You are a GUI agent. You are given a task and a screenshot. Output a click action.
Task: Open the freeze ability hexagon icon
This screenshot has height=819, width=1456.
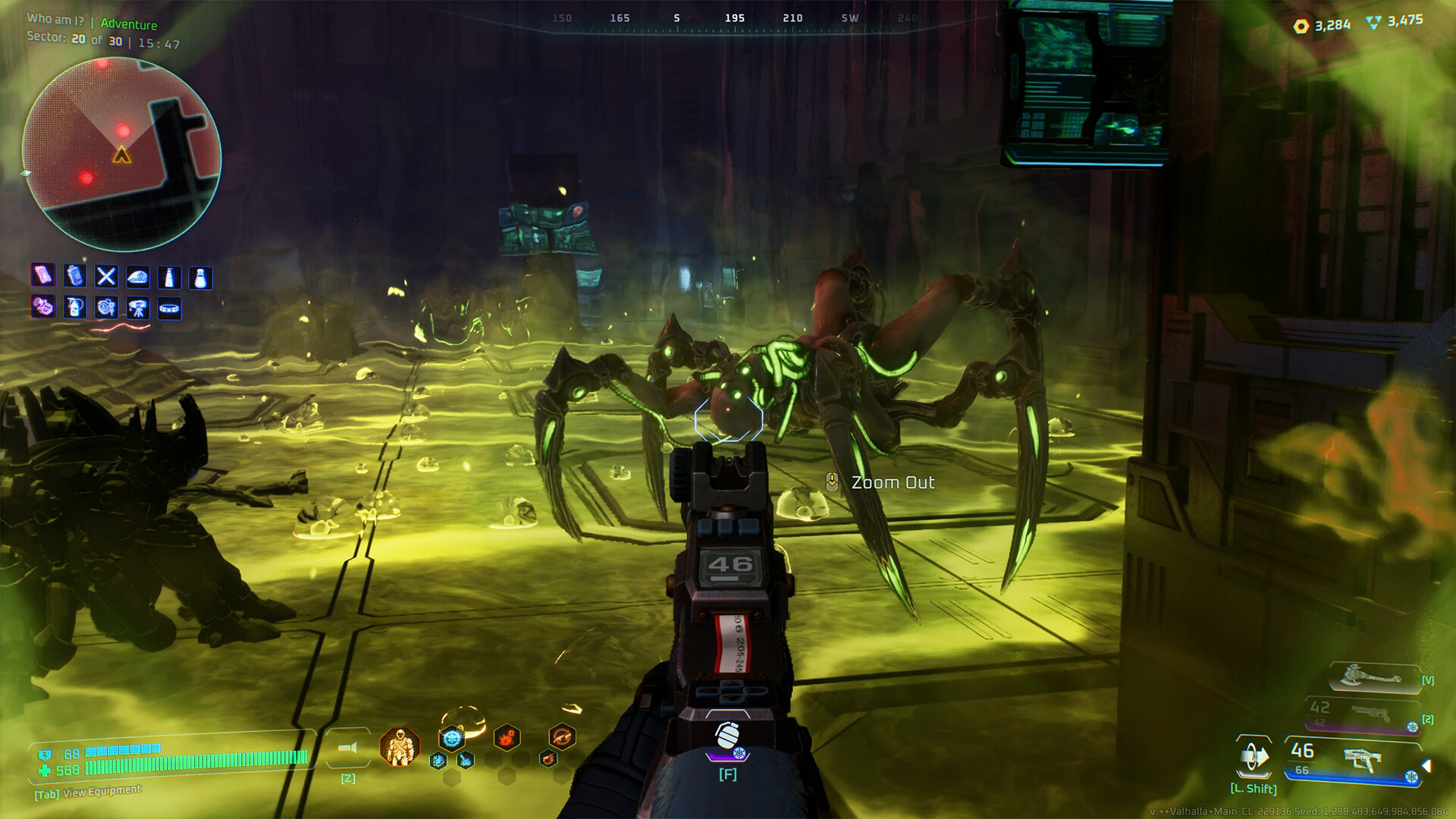(452, 739)
